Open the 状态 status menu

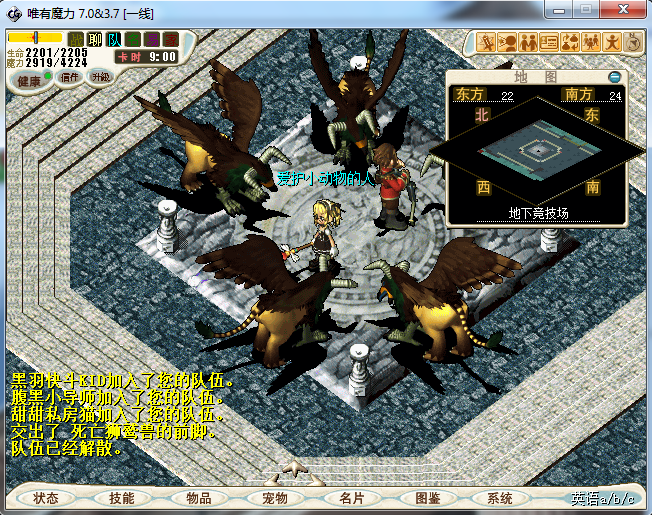coord(46,498)
